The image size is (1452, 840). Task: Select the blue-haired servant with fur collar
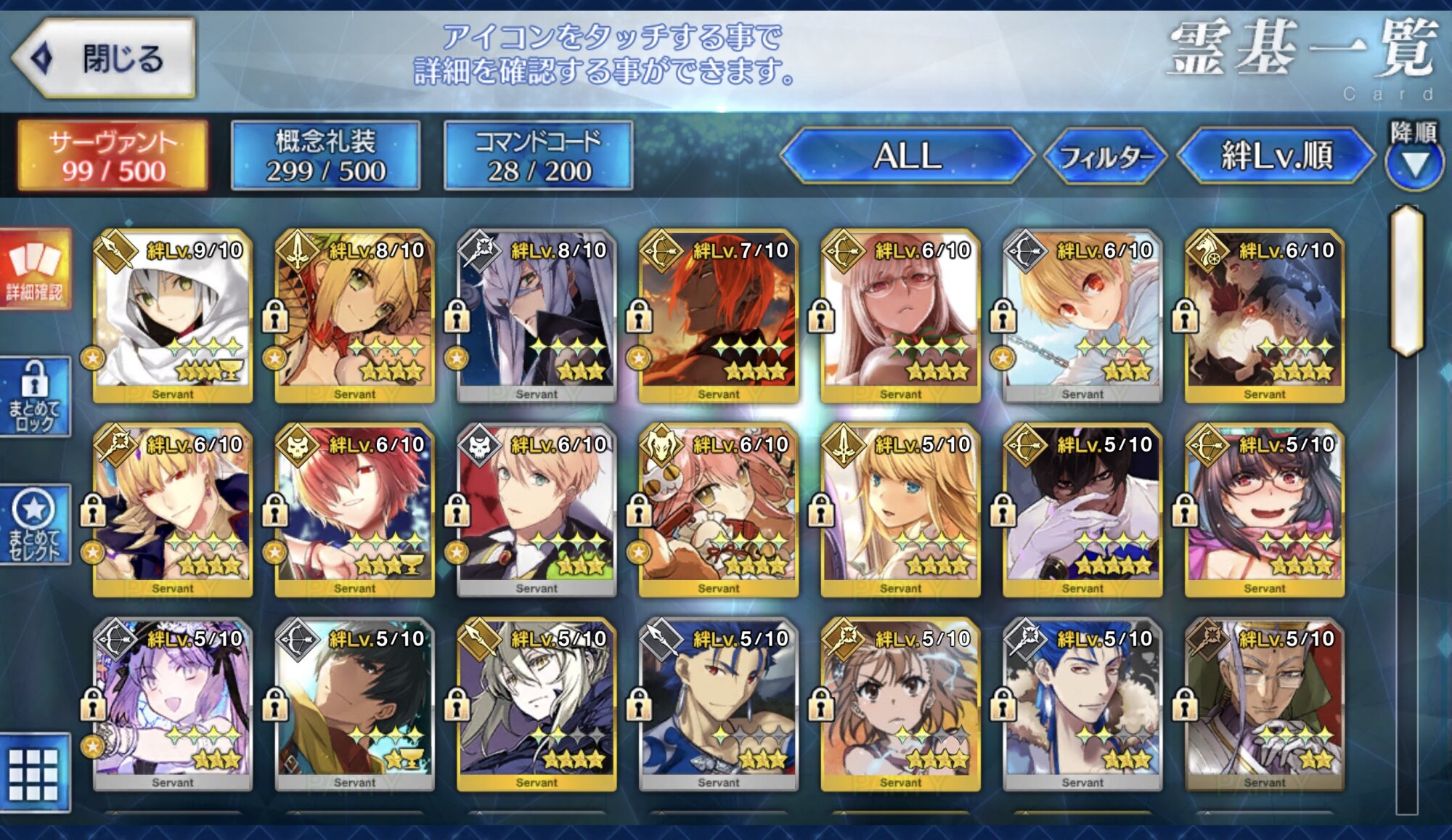pyautogui.click(x=1082, y=704)
